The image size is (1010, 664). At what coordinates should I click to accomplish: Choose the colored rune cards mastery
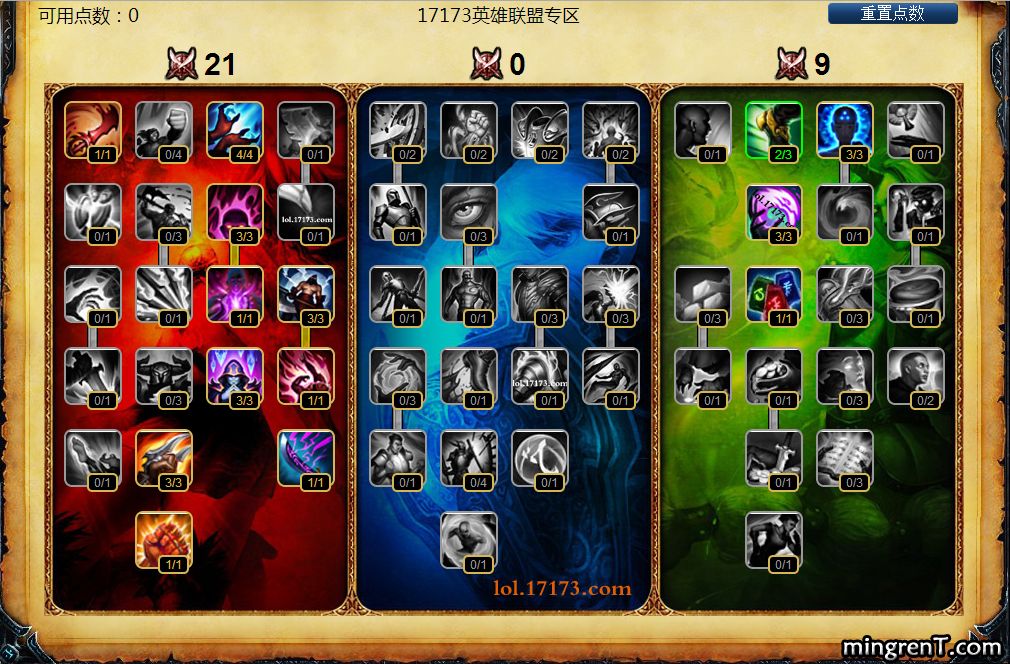tap(774, 294)
